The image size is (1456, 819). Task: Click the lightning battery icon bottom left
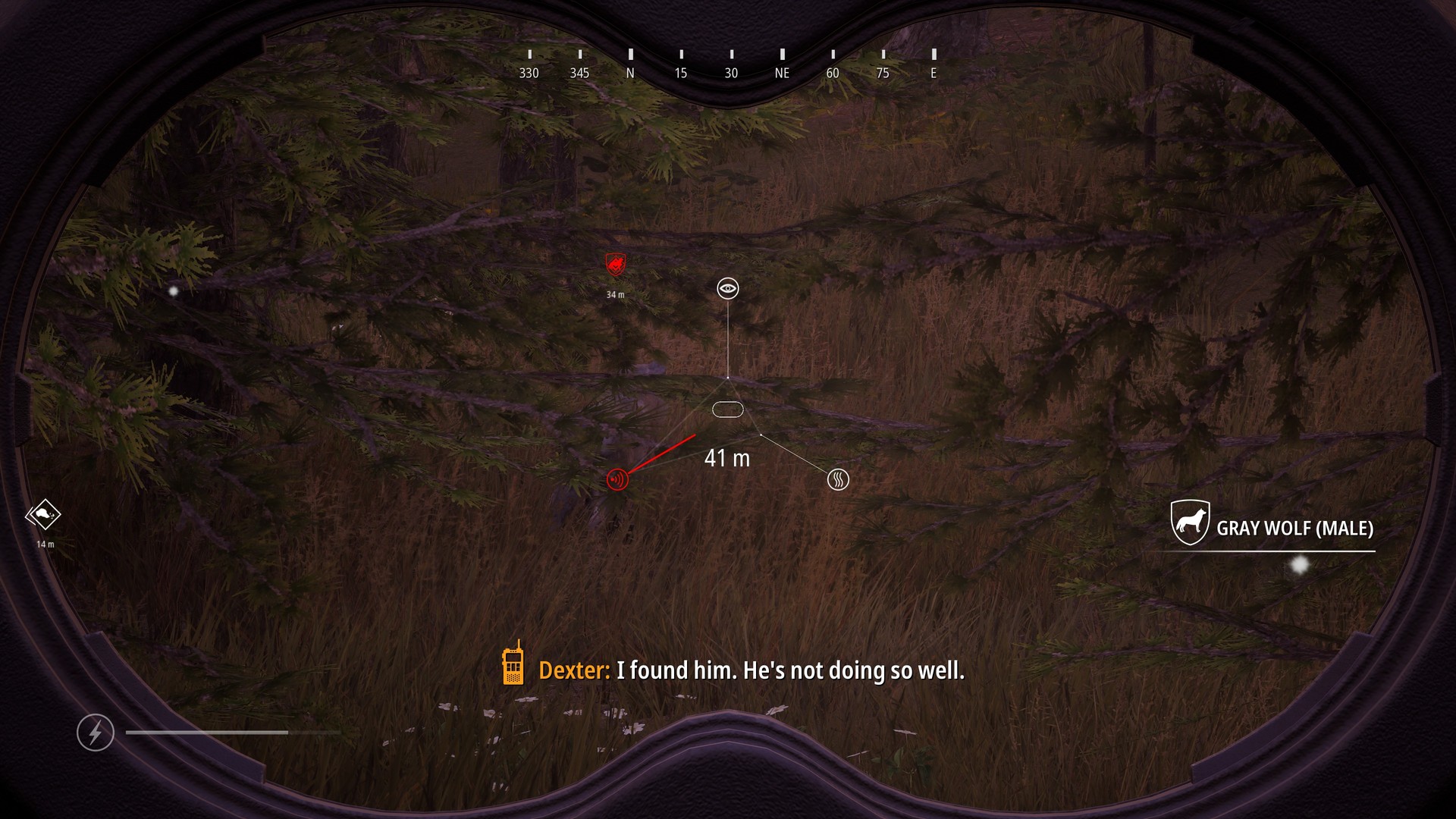[x=96, y=733]
